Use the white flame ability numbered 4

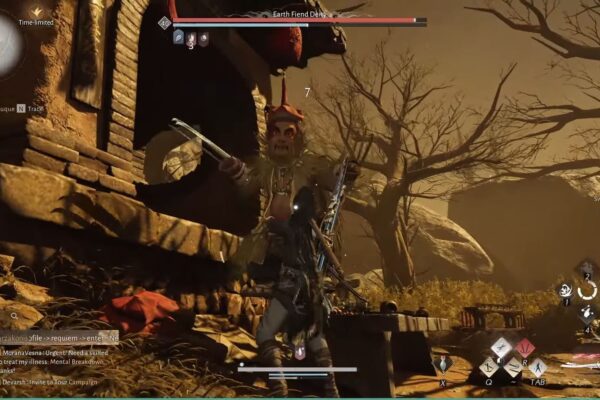[x=587, y=311]
